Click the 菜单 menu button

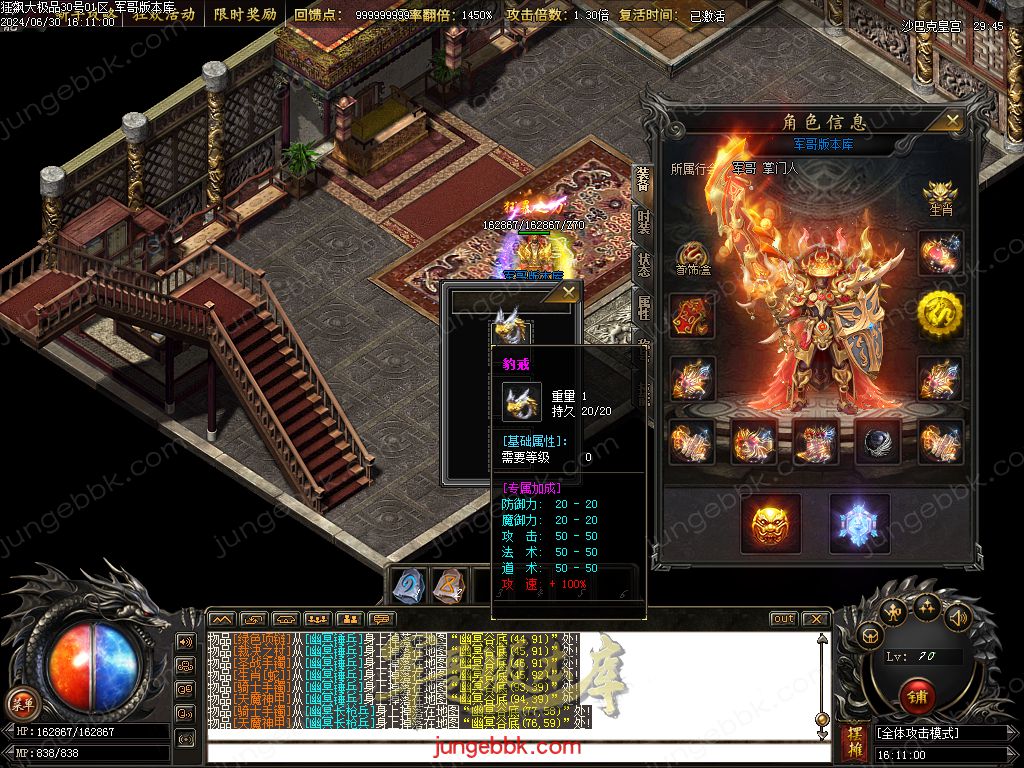click(x=20, y=701)
